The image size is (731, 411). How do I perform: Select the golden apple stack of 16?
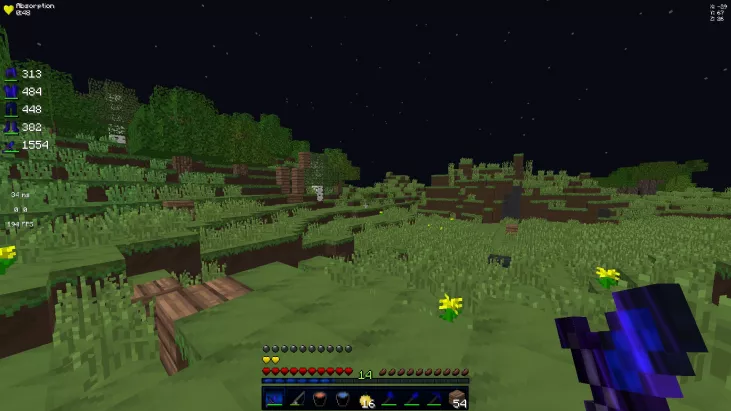[x=366, y=399]
